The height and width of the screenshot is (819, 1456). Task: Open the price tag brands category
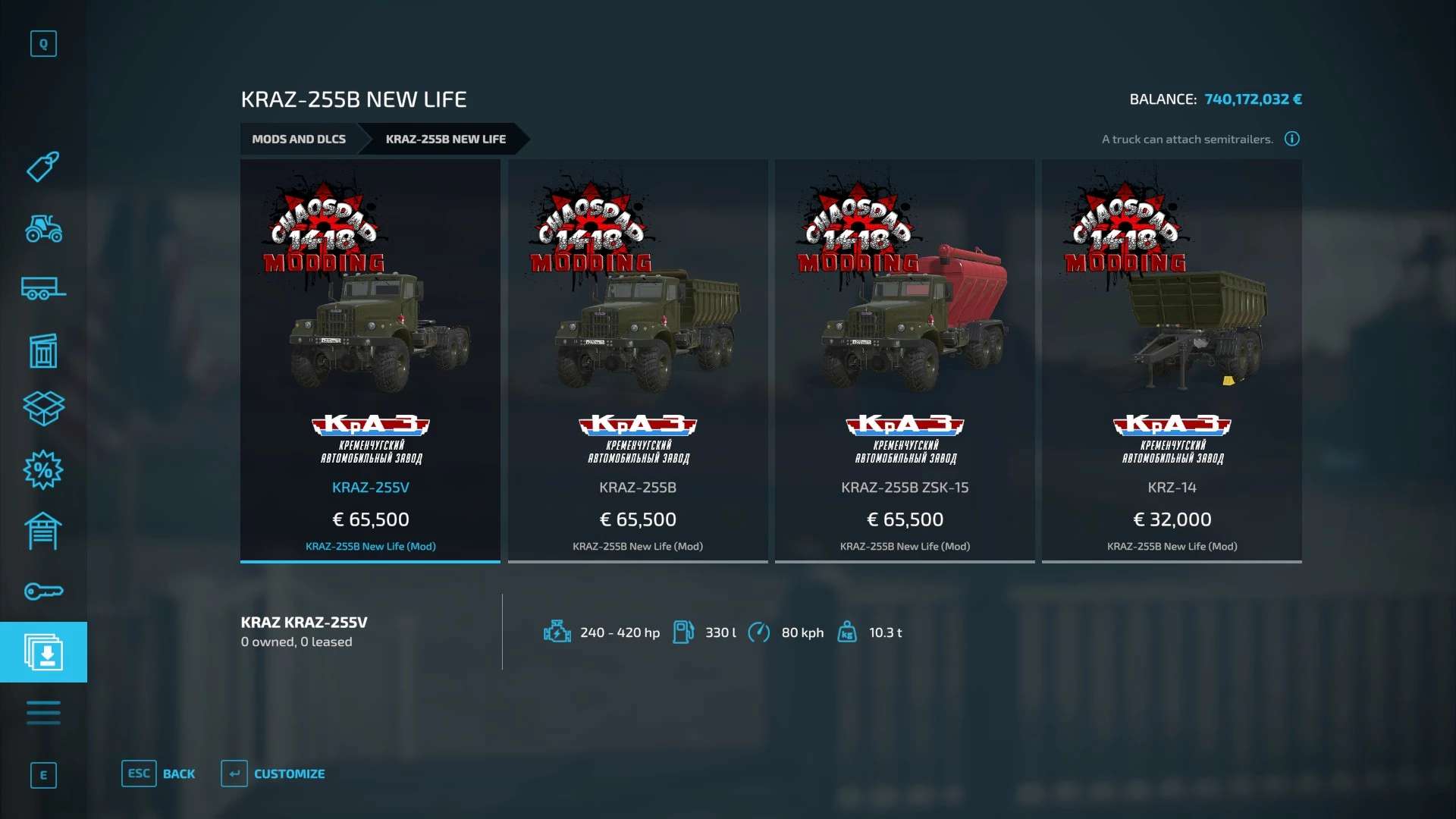point(43,167)
